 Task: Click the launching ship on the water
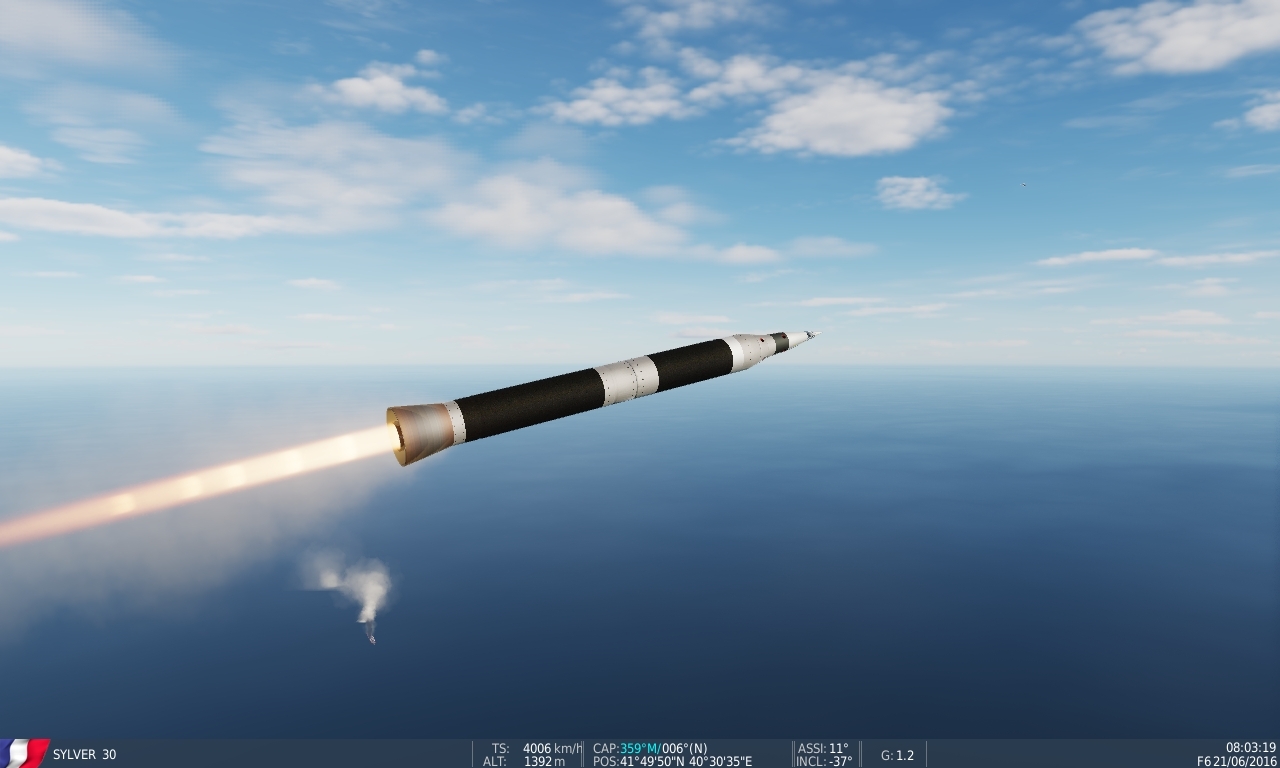coord(372,639)
